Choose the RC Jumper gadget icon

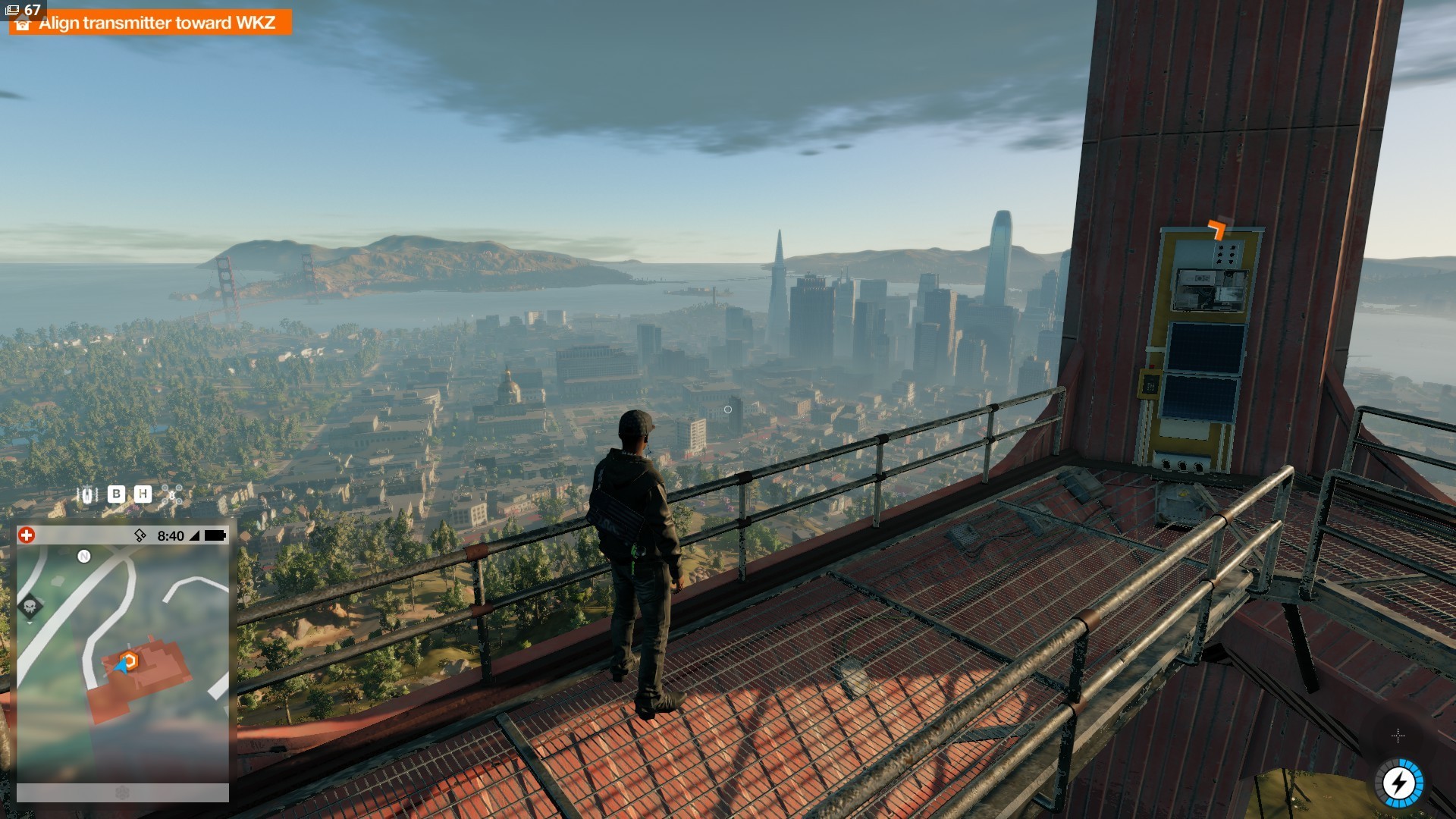87,495
